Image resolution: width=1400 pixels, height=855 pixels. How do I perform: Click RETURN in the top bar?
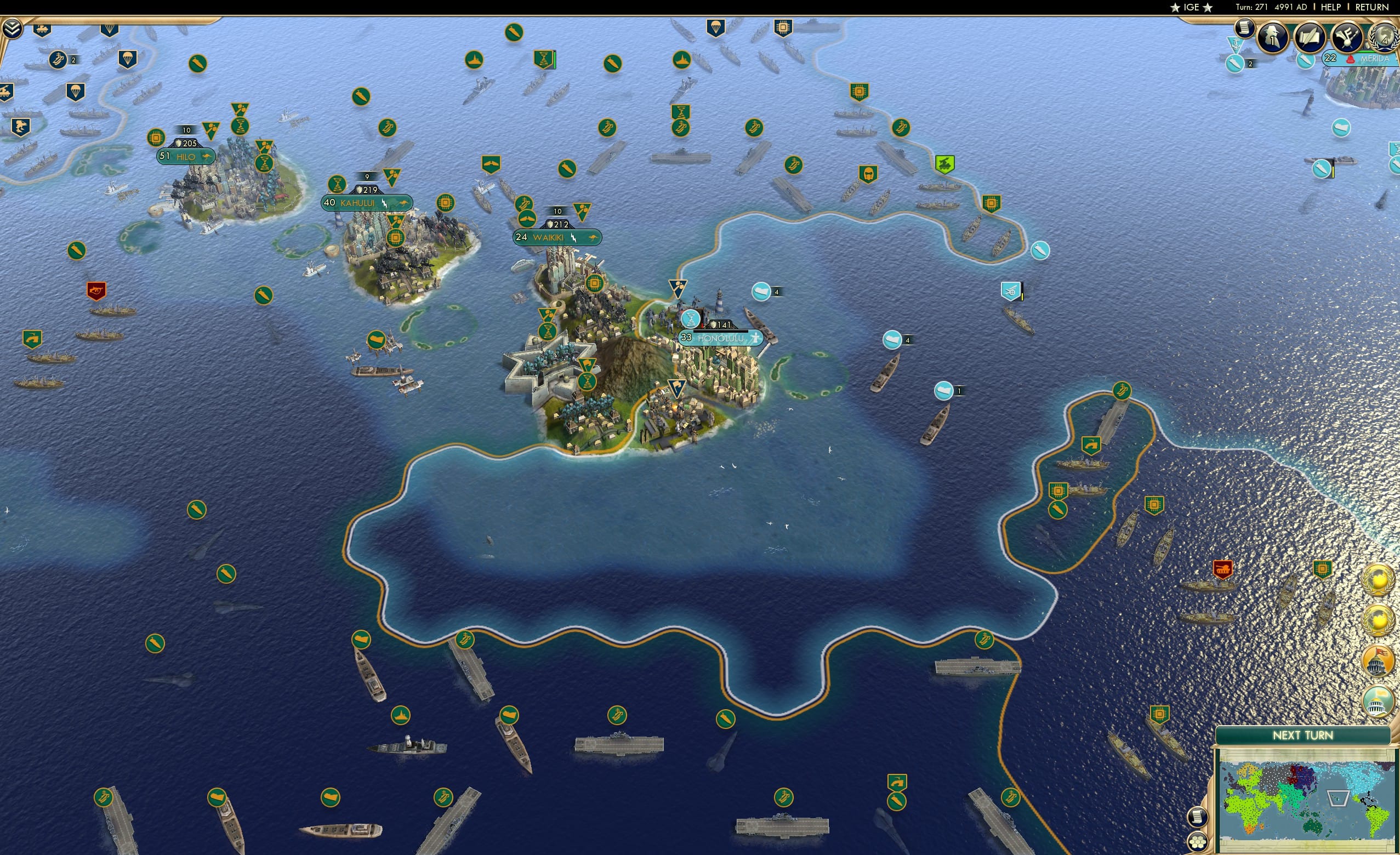point(1371,7)
